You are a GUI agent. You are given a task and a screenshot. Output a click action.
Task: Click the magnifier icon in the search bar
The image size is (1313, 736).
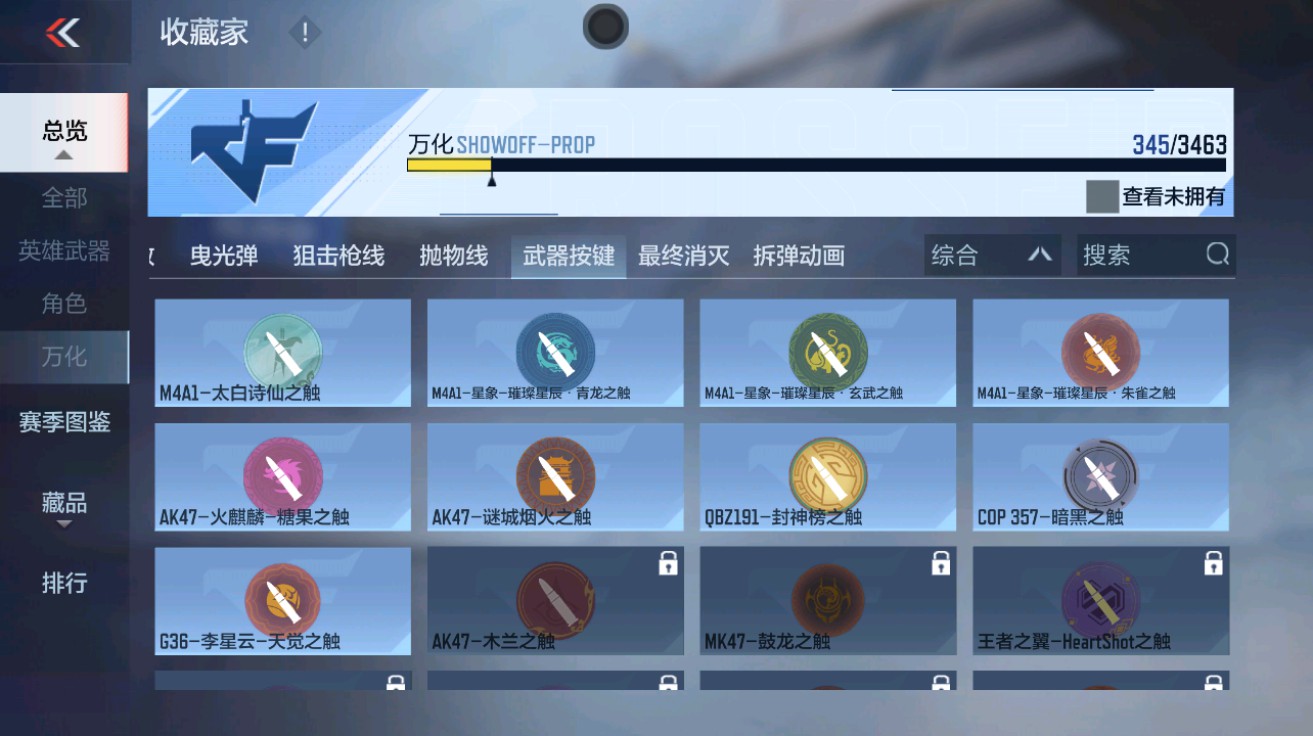[x=1216, y=255]
